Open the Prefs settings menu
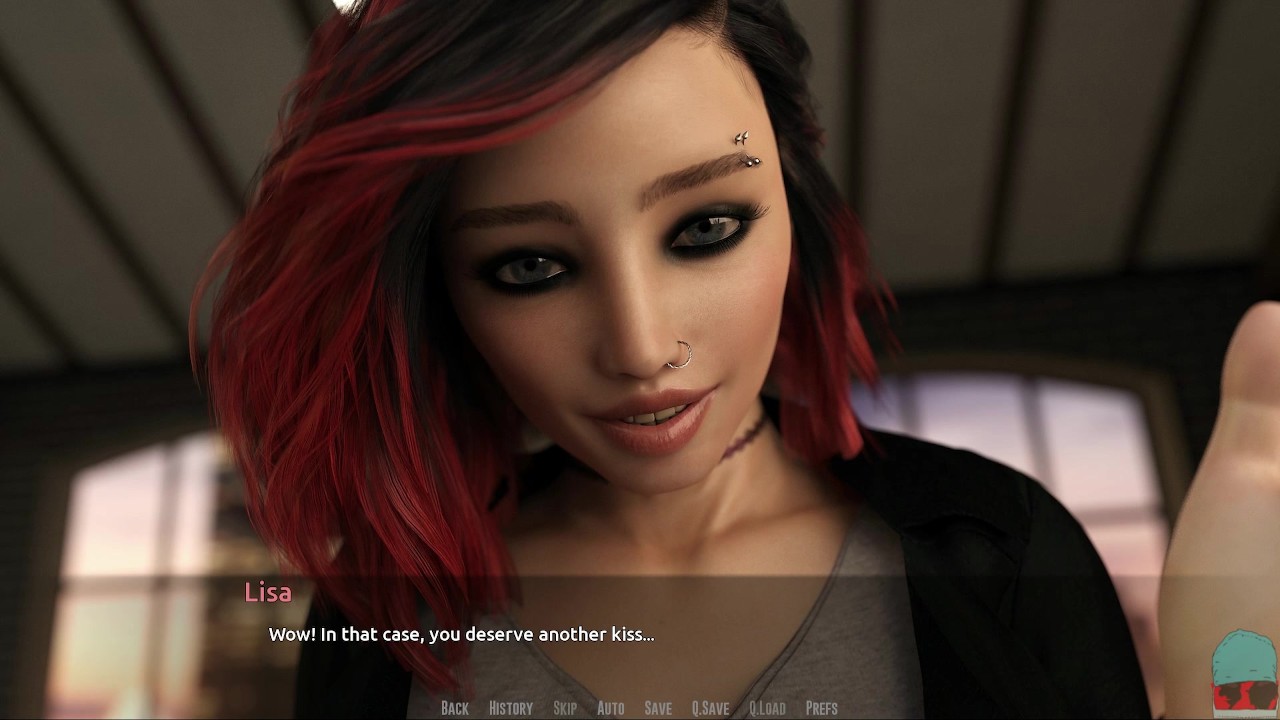The width and height of the screenshot is (1280, 720). [821, 708]
